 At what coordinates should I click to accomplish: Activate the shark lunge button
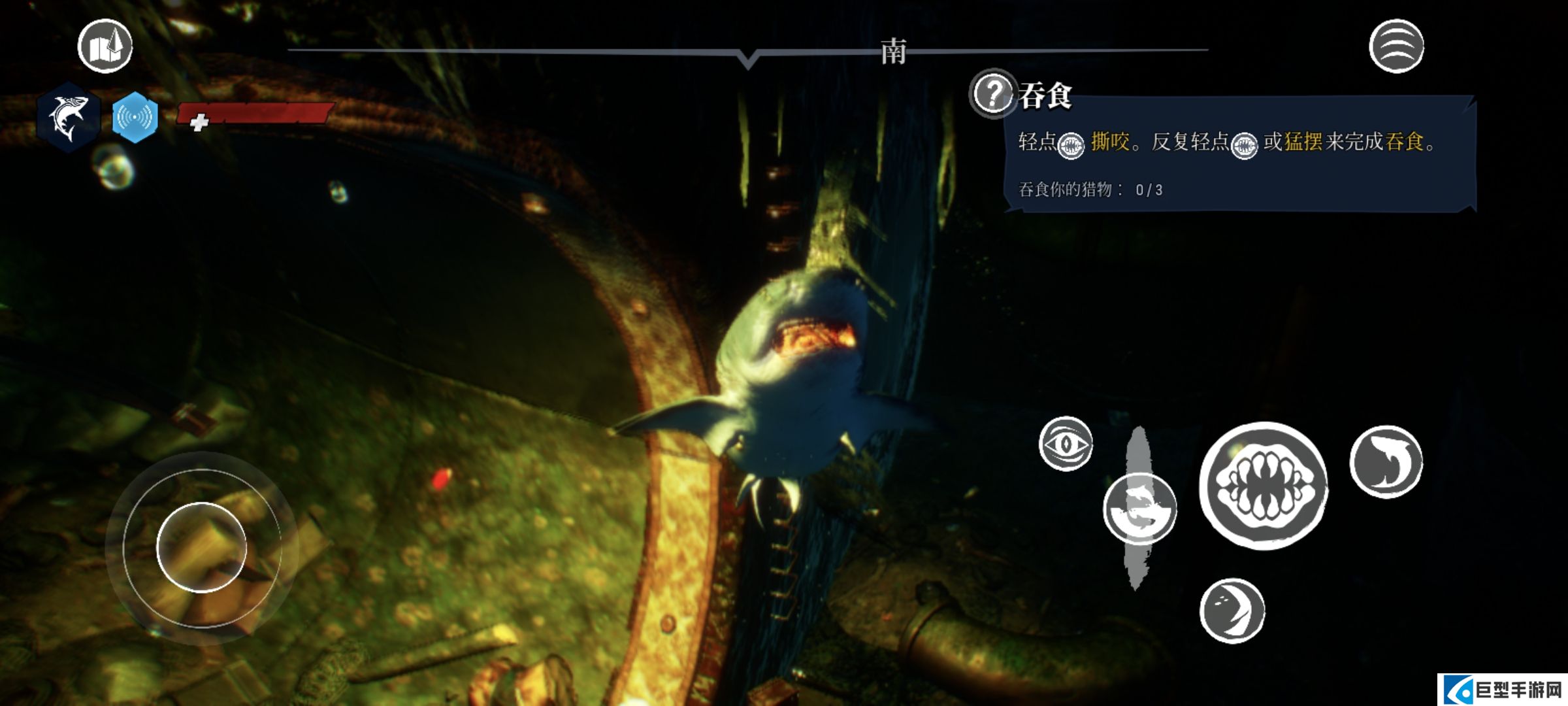[1386, 462]
